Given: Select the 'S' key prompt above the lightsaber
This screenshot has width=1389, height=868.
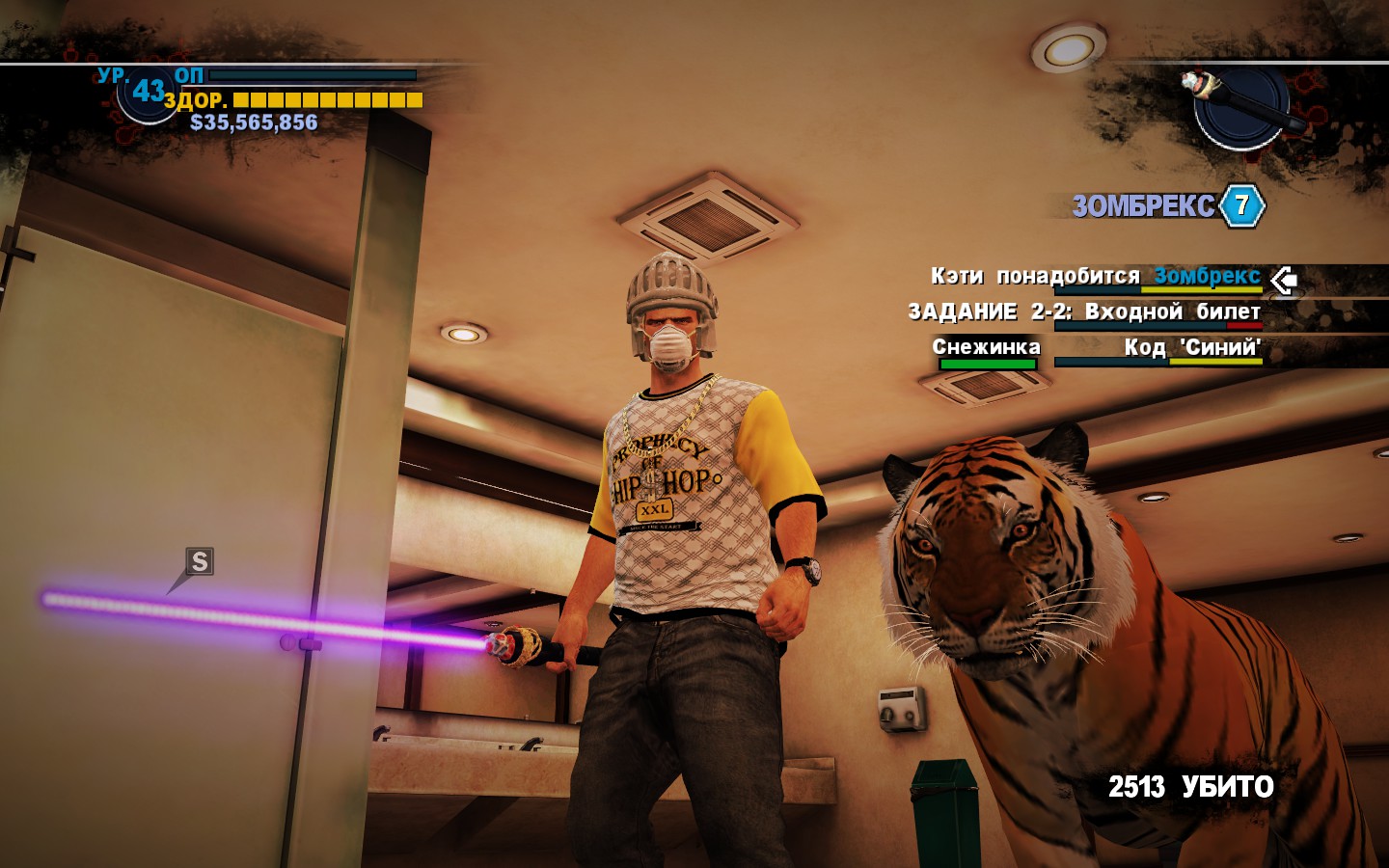Looking at the screenshot, I should point(199,562).
